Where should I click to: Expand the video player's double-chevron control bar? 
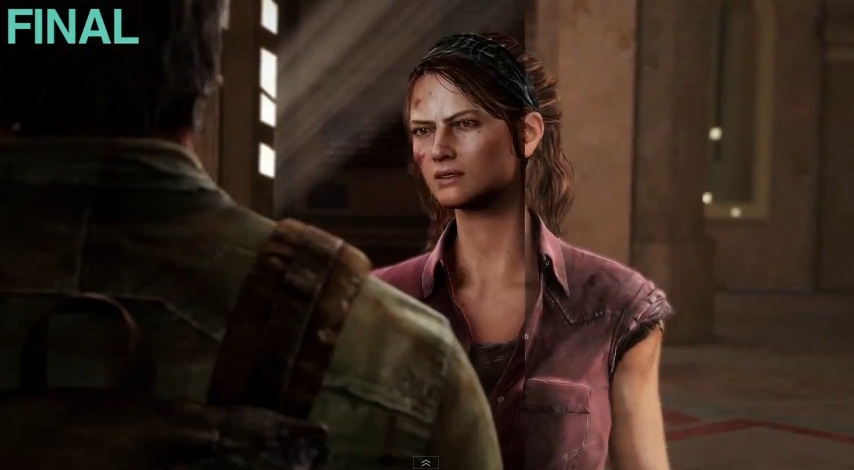click(x=426, y=463)
